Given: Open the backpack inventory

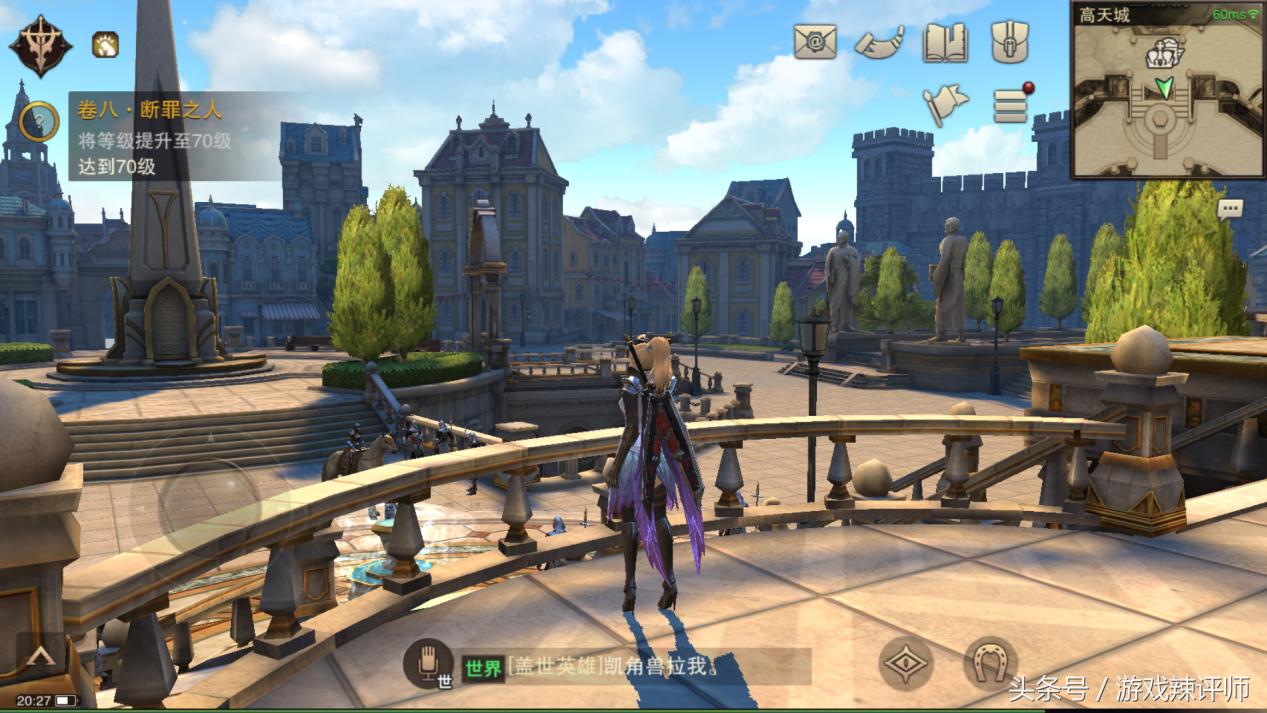Looking at the screenshot, I should tap(1010, 42).
